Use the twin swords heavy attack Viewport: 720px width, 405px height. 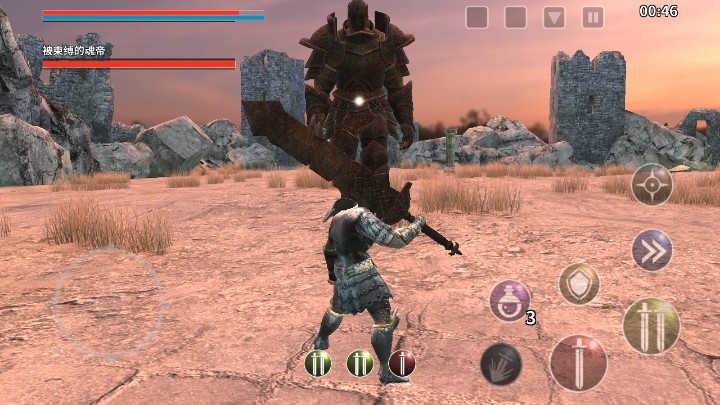coord(651,326)
